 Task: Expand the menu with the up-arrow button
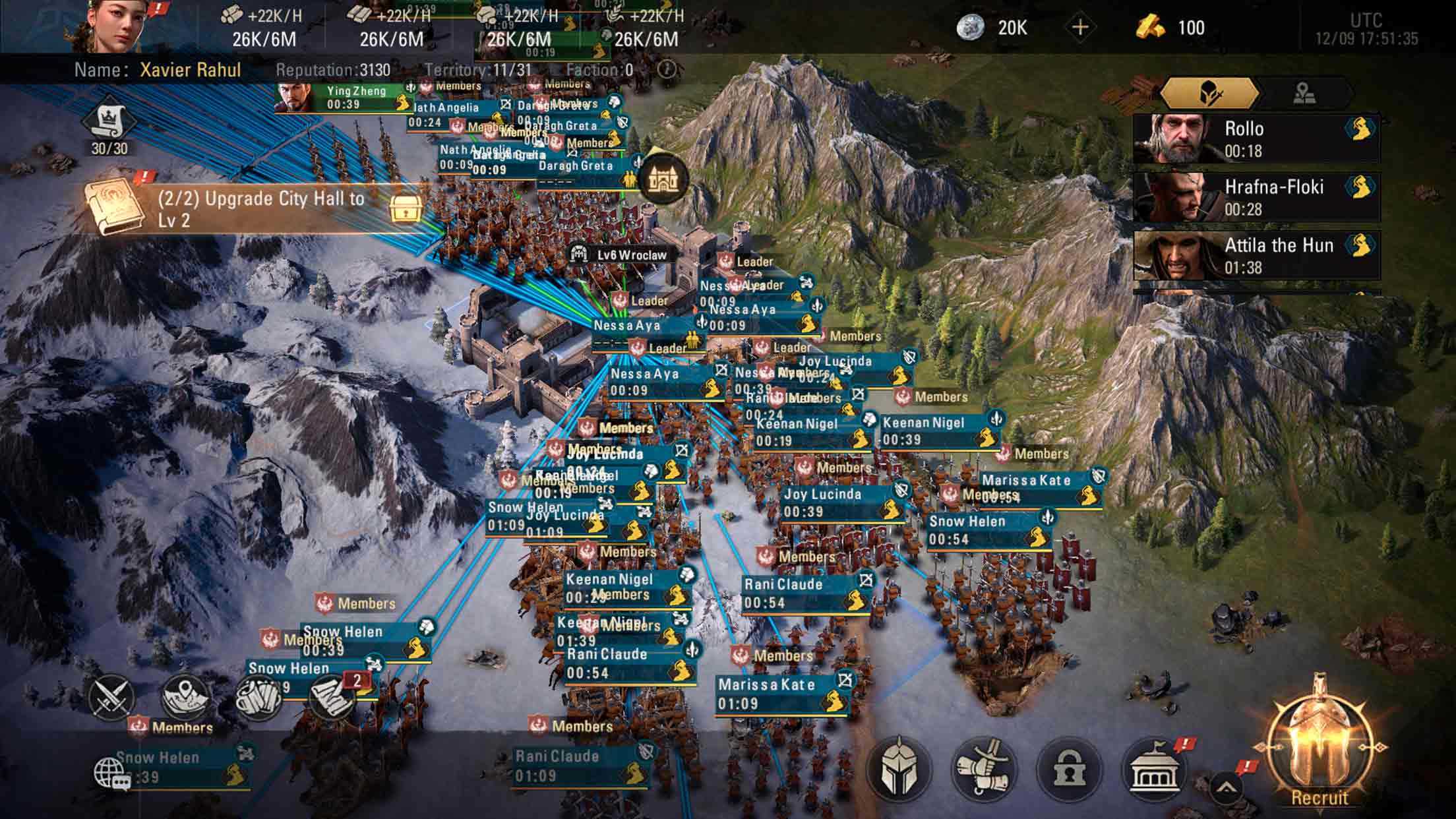(1226, 787)
